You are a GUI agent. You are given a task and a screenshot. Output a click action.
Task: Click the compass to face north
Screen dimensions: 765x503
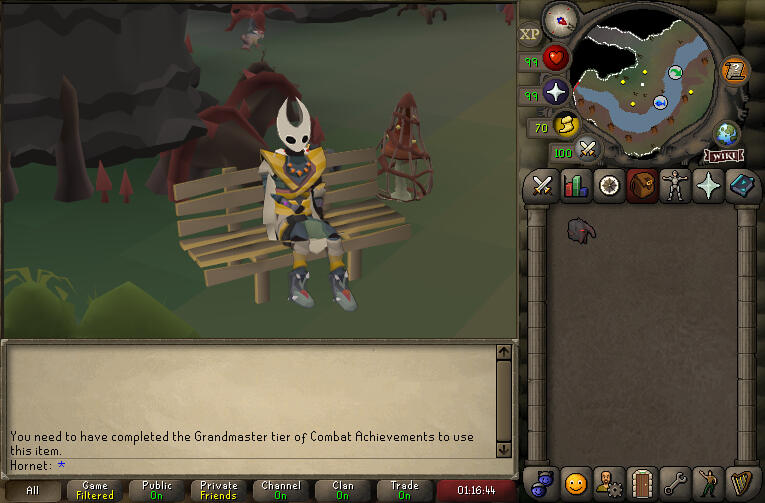pyautogui.click(x=561, y=19)
